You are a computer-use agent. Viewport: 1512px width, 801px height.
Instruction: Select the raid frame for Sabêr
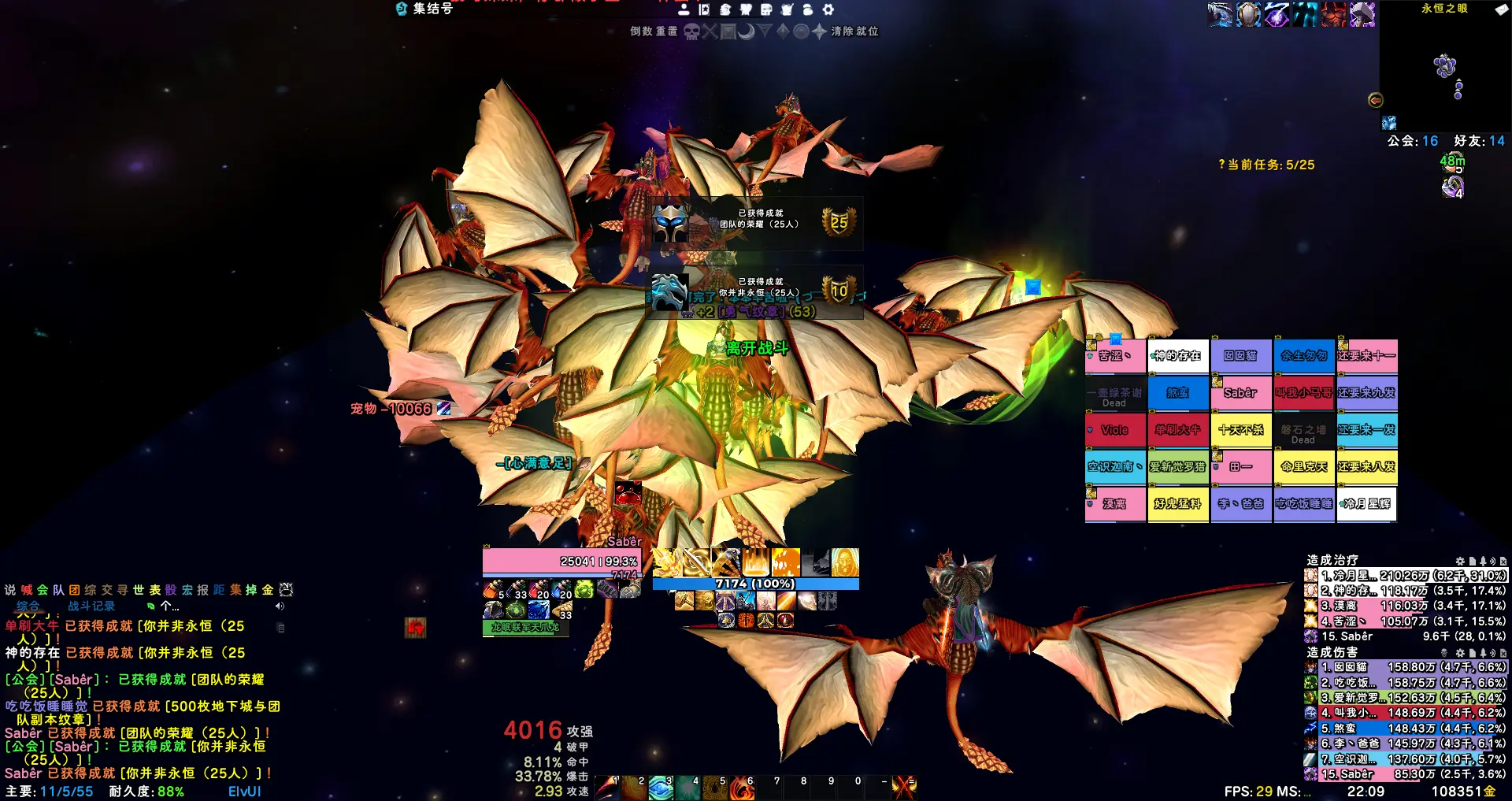point(1240,393)
